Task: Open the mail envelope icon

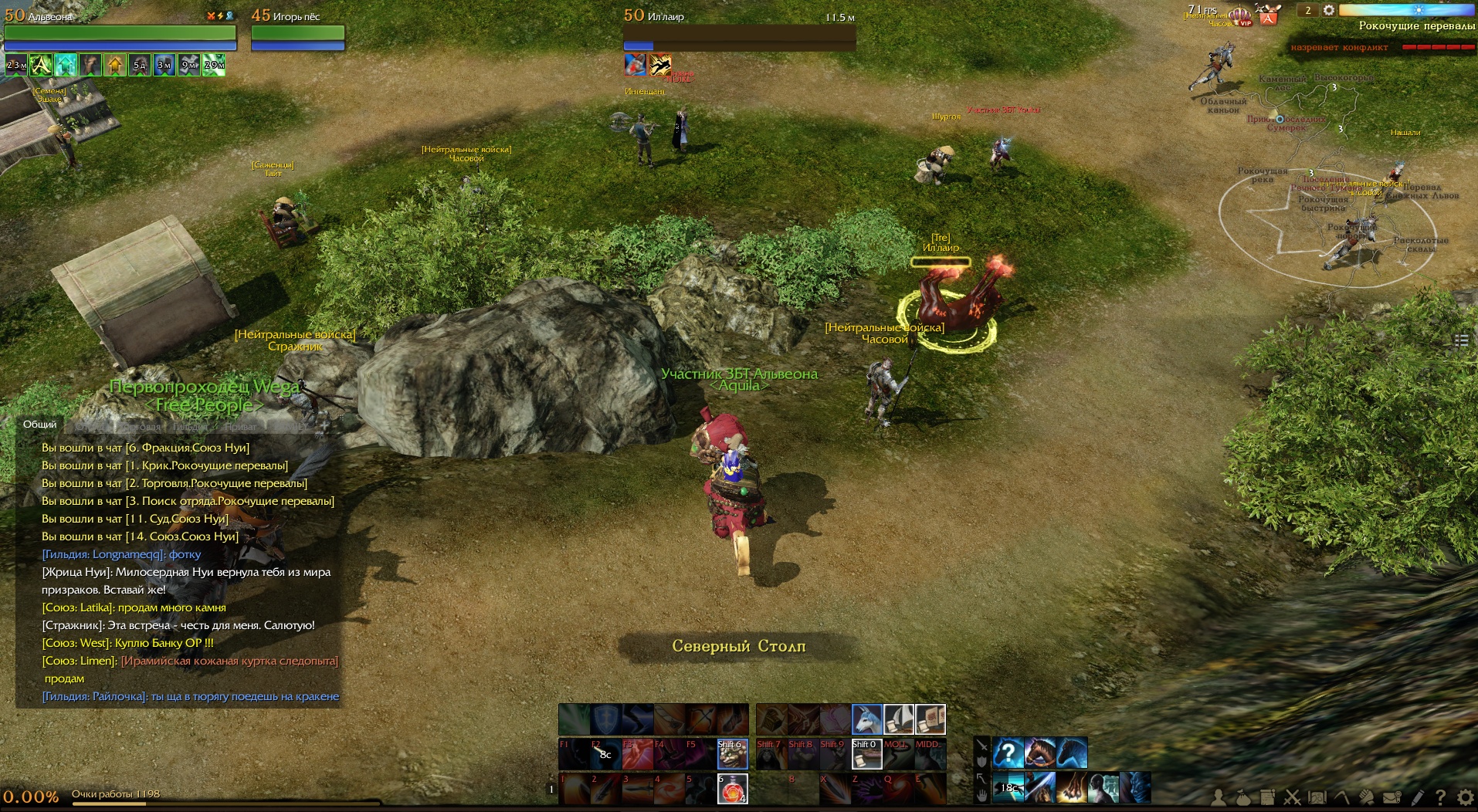Action: tap(1392, 797)
